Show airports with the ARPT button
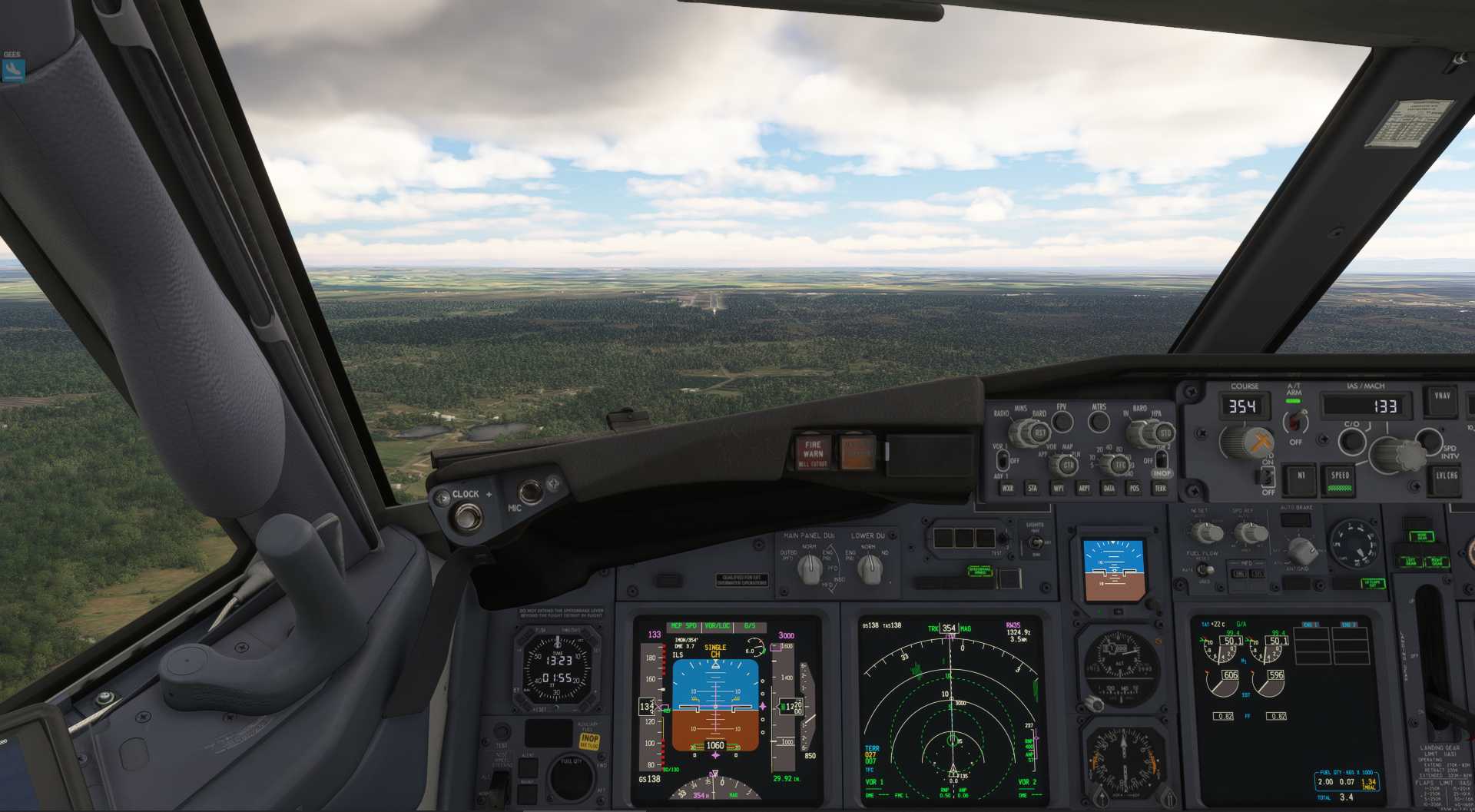This screenshot has height=812, width=1475. 1084,488
